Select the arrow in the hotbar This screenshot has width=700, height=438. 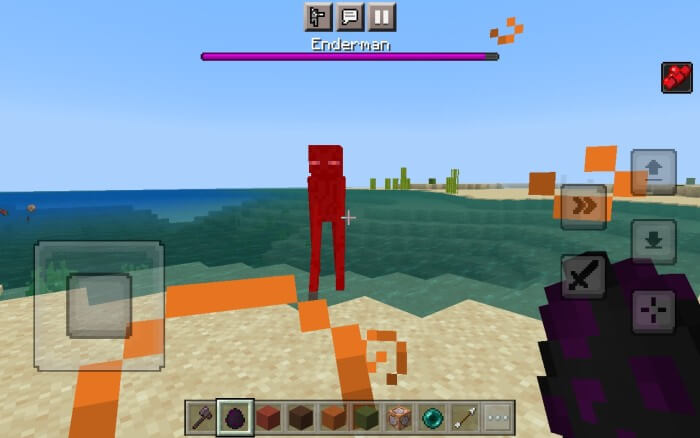tap(464, 418)
